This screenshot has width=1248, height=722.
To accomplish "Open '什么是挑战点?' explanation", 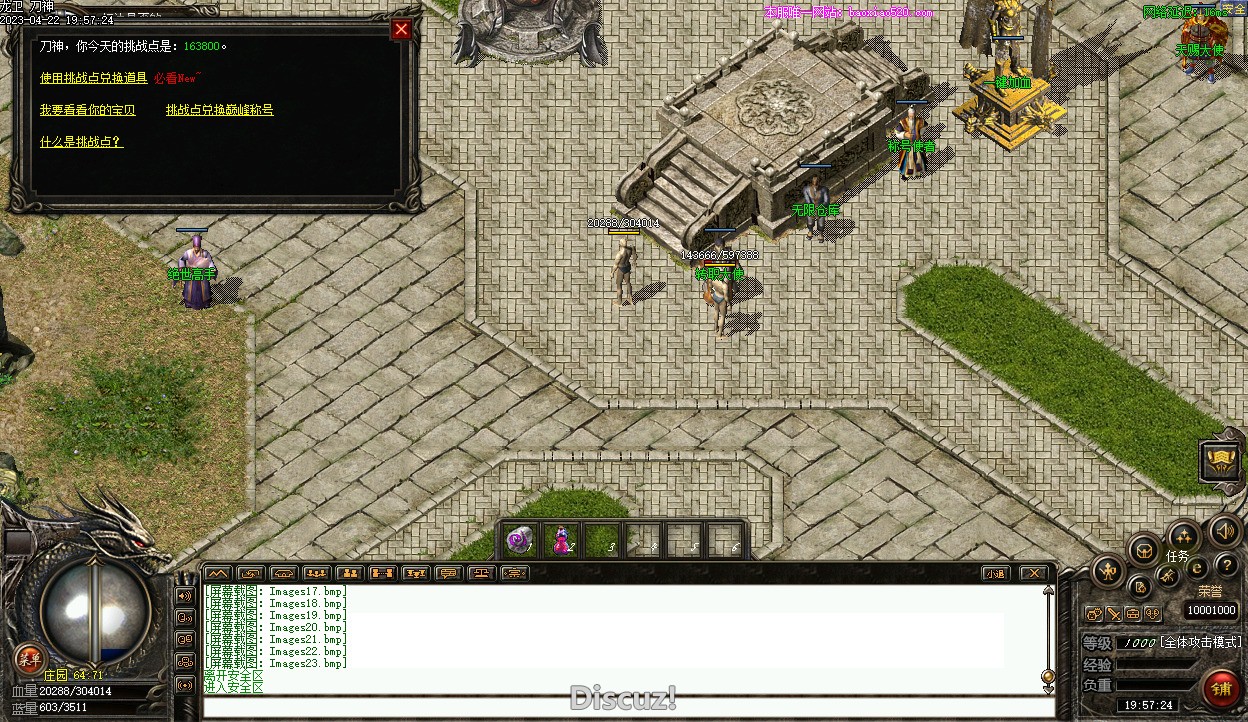I will (81, 142).
